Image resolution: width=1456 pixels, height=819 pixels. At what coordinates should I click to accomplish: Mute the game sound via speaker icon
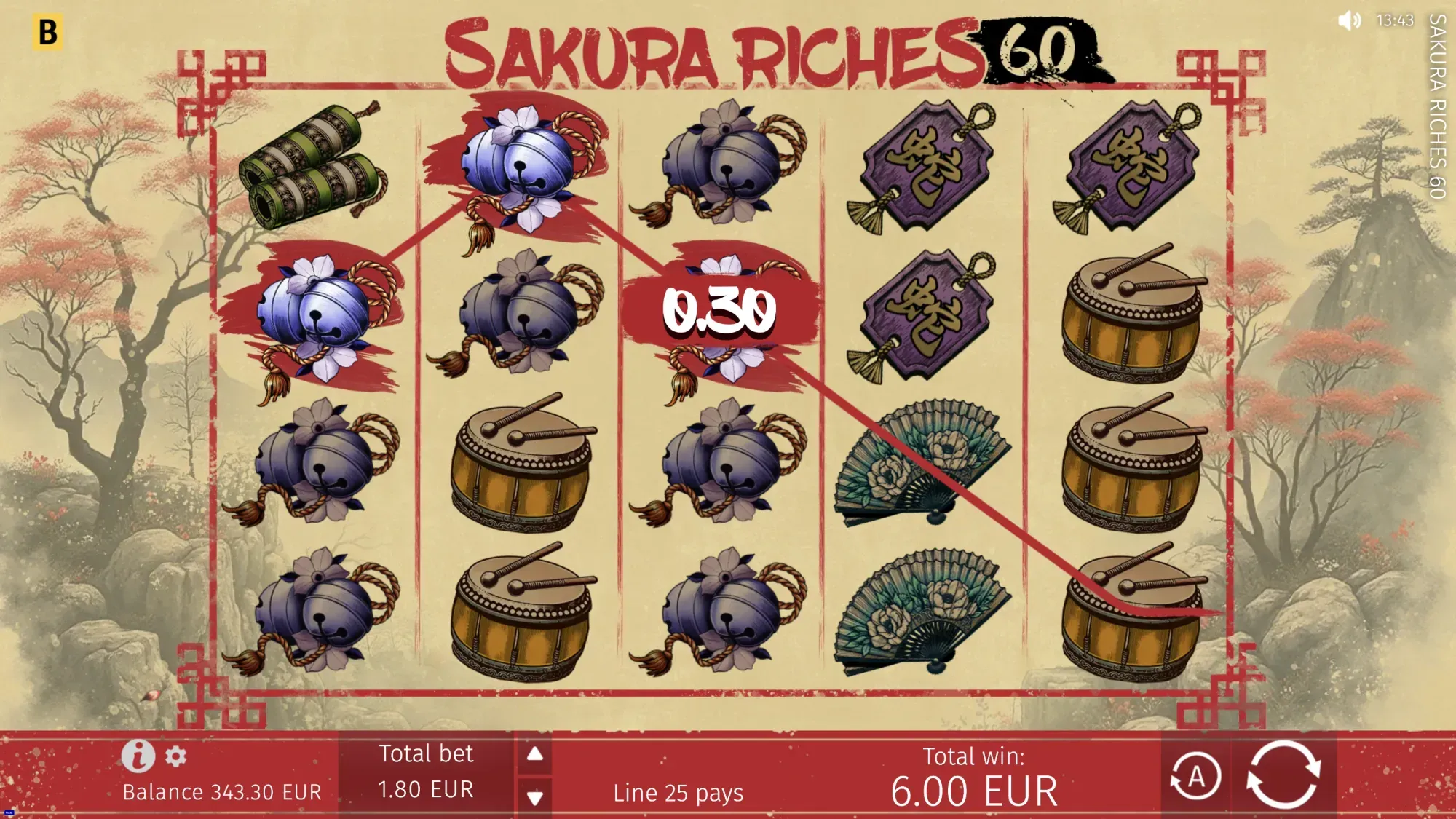[1348, 22]
